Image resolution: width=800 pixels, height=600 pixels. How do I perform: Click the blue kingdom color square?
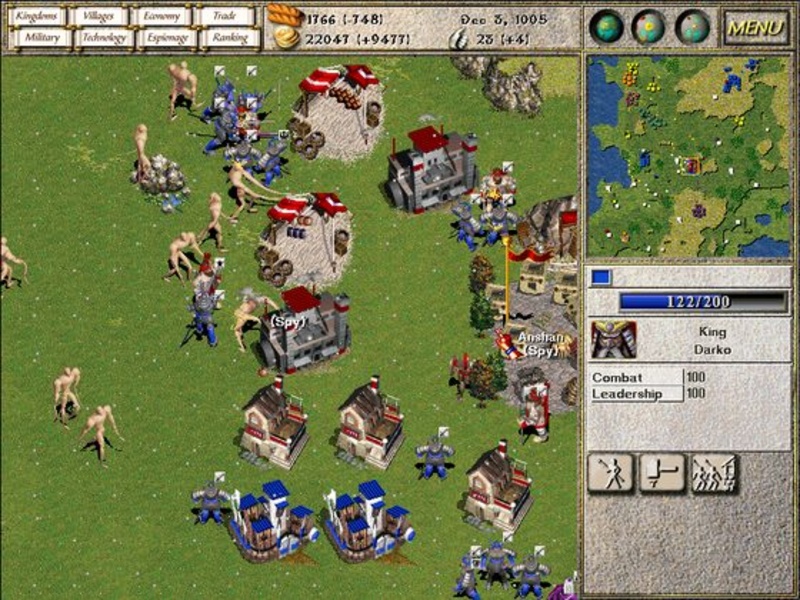pos(601,277)
